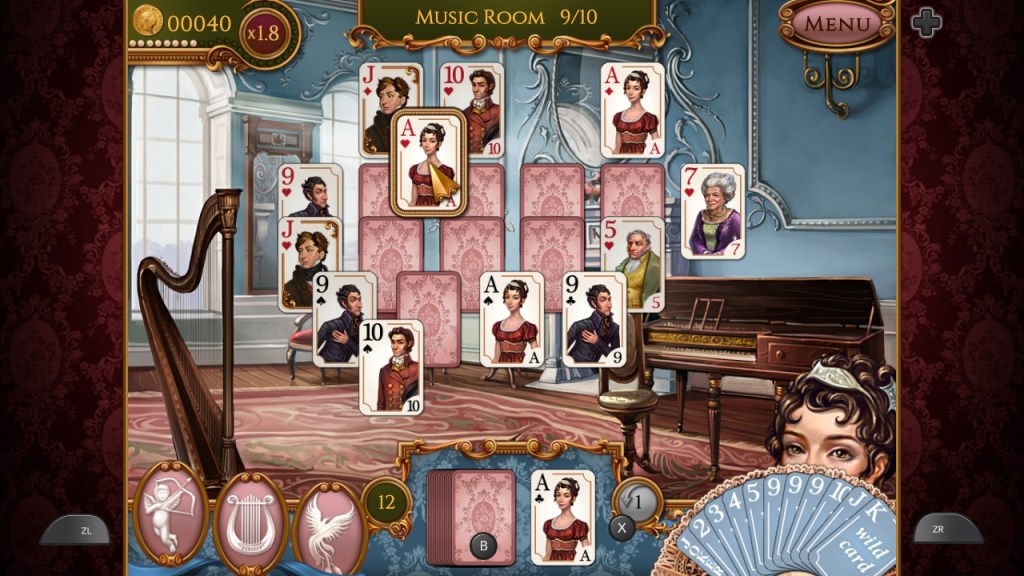
Task: Play the 10 of spades card
Action: tap(391, 366)
